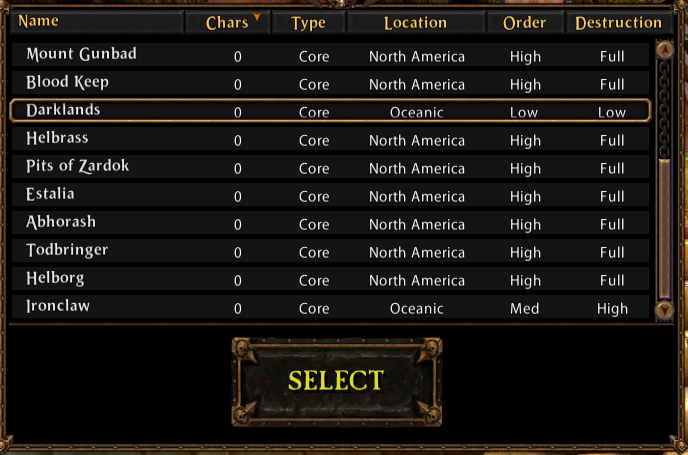Select the Todbringer server row
This screenshot has height=455, width=688.
pyautogui.click(x=330, y=252)
